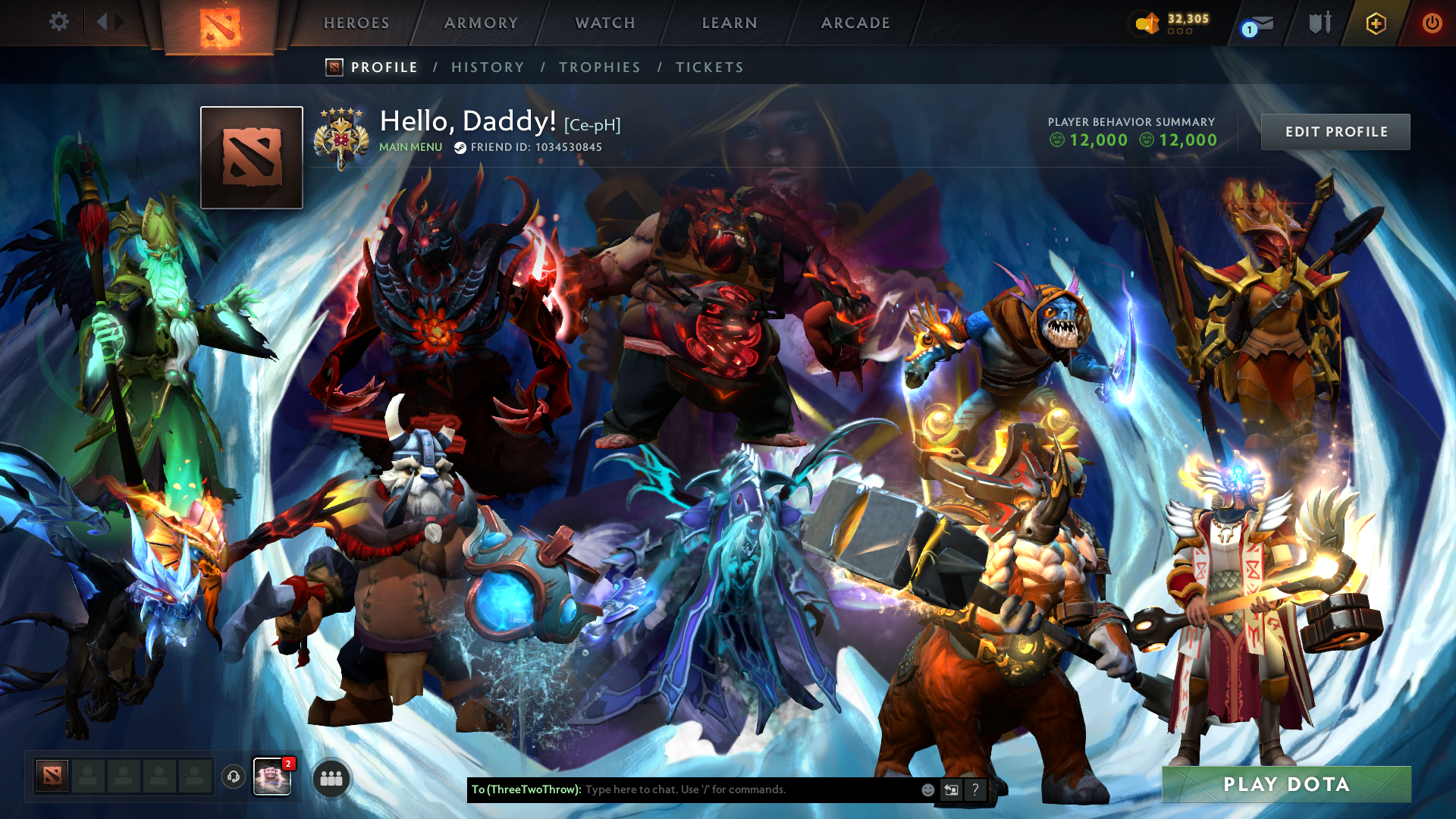
Task: Expand the settings gear menu
Action: pyautogui.click(x=59, y=23)
